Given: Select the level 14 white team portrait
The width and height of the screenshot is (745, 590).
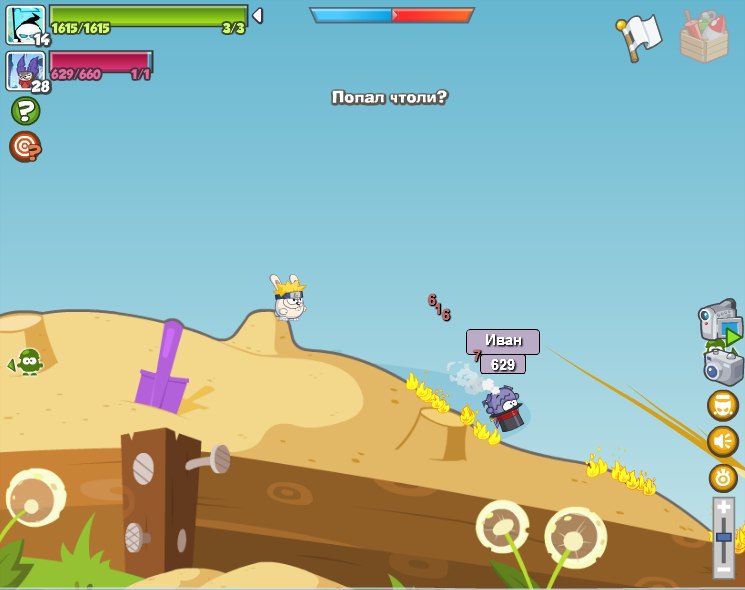Looking at the screenshot, I should 25,24.
